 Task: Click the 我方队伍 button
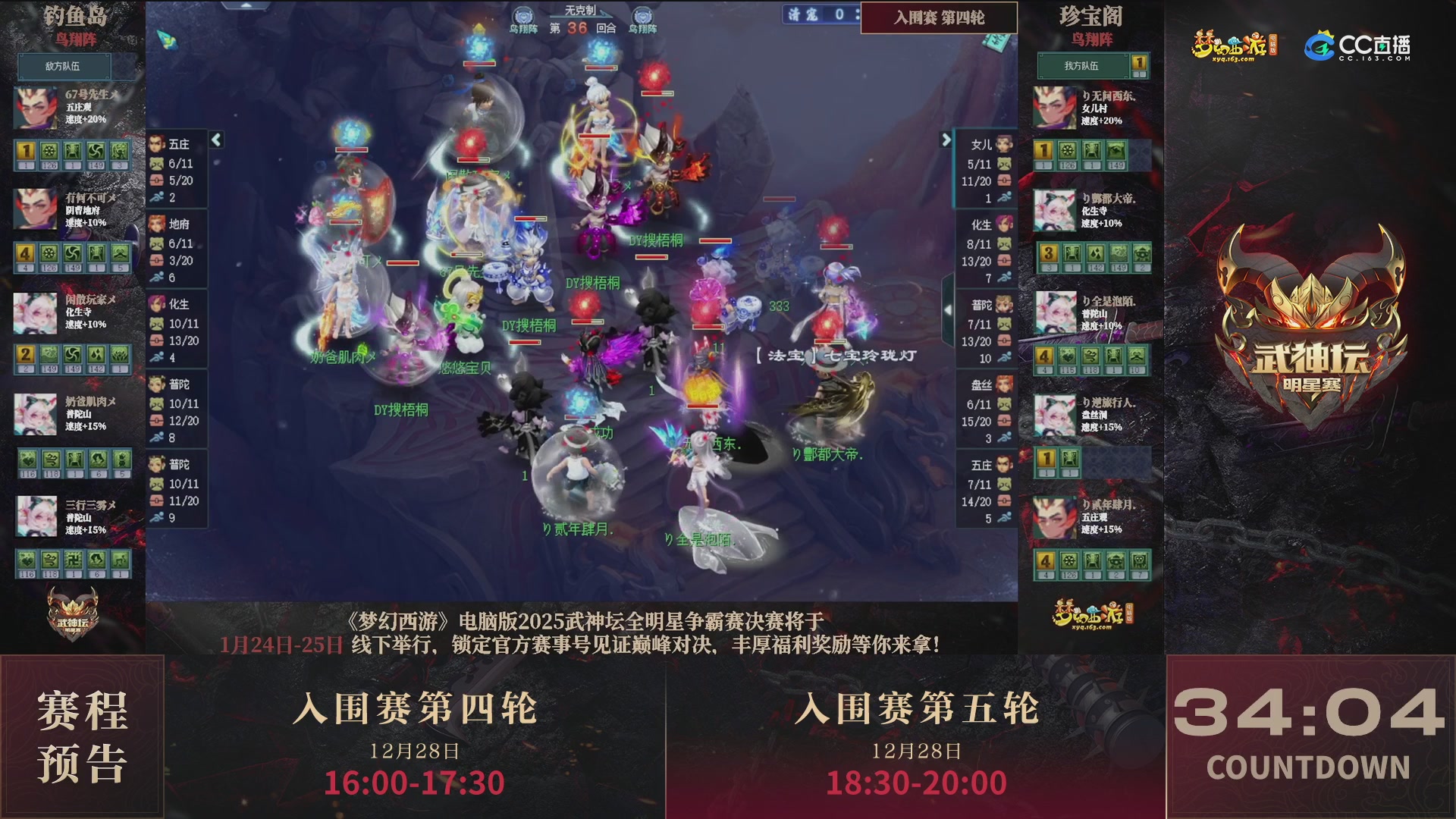pos(1084,67)
